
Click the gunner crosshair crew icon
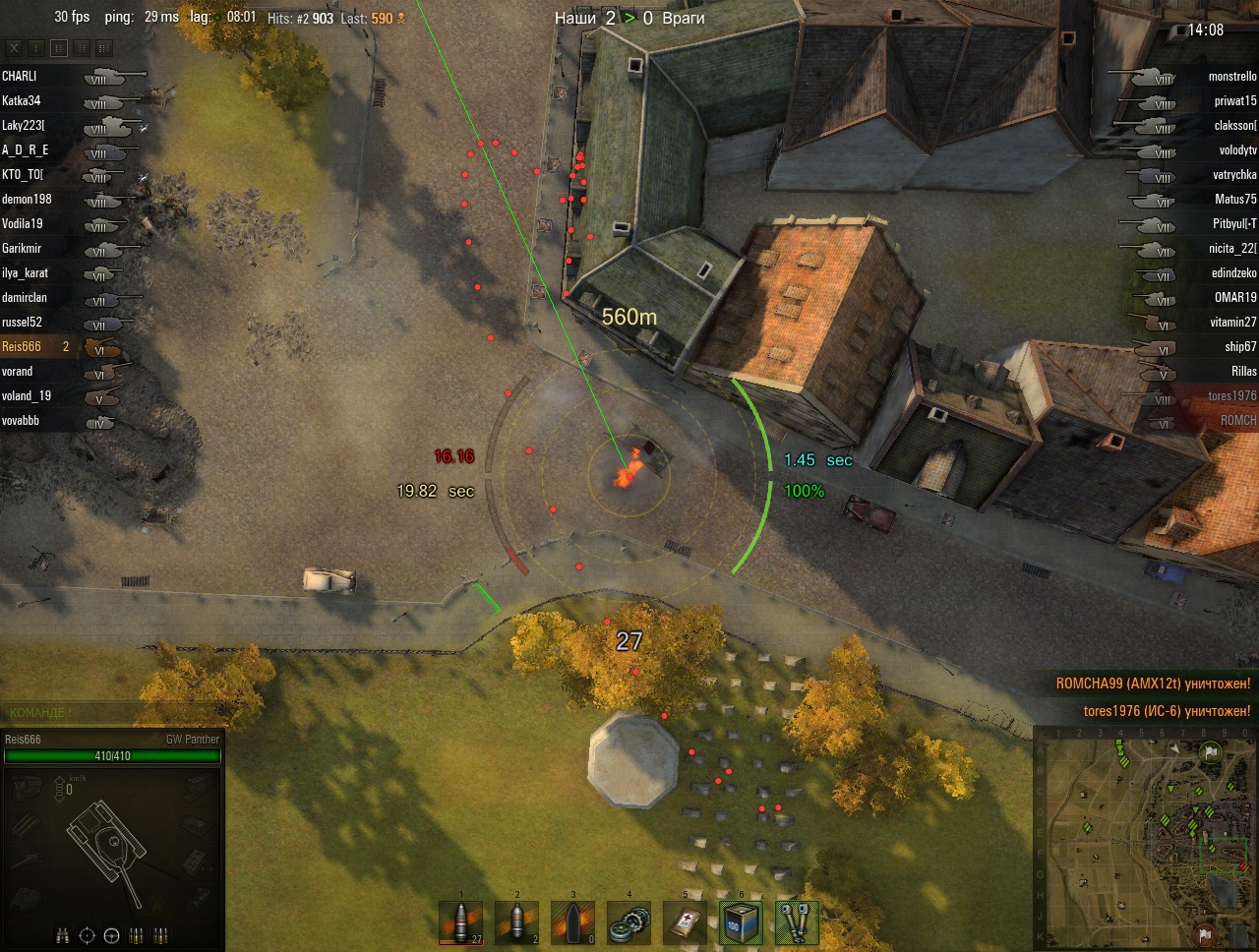point(87,934)
